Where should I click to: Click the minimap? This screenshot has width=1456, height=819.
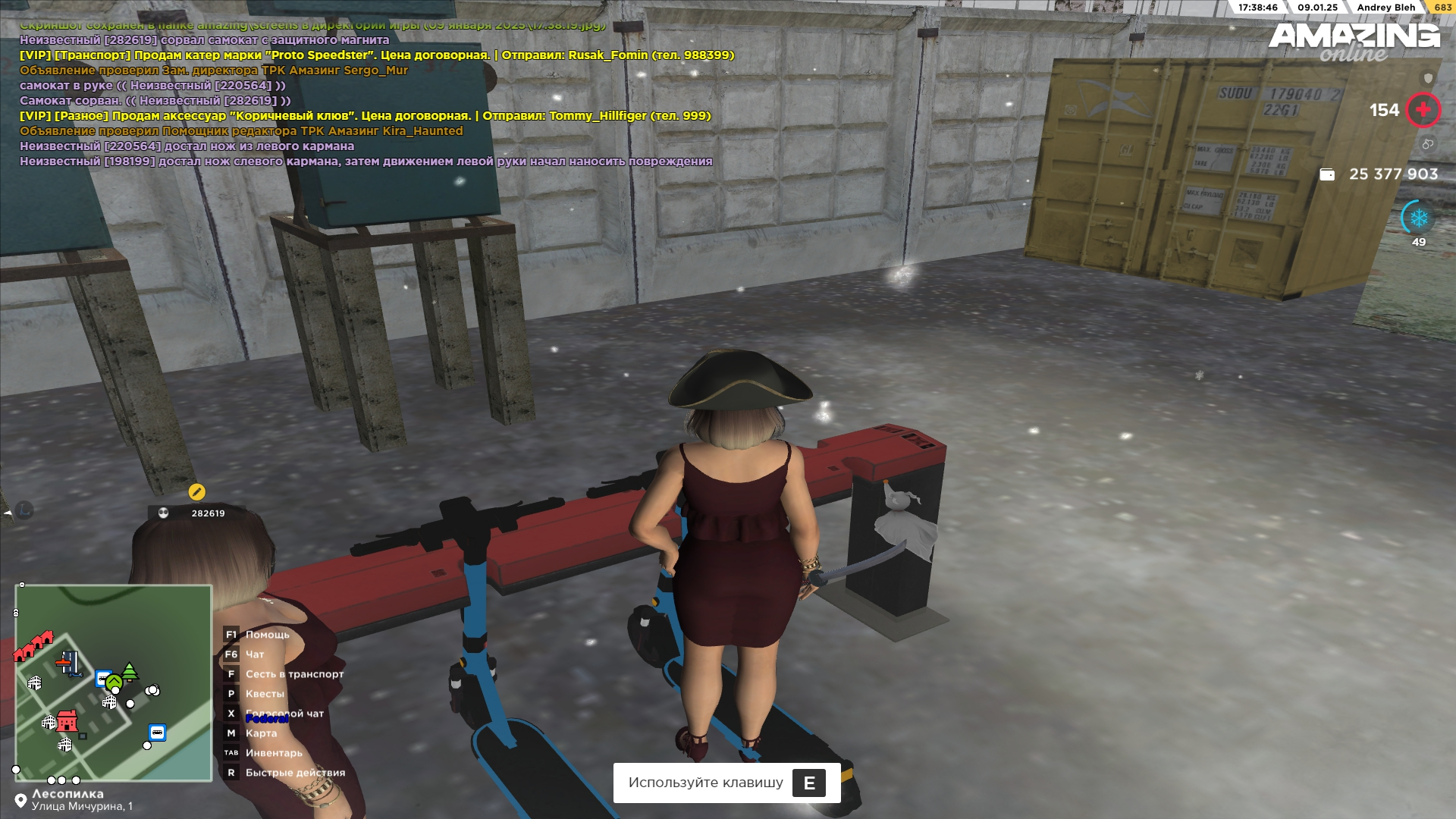(x=114, y=682)
